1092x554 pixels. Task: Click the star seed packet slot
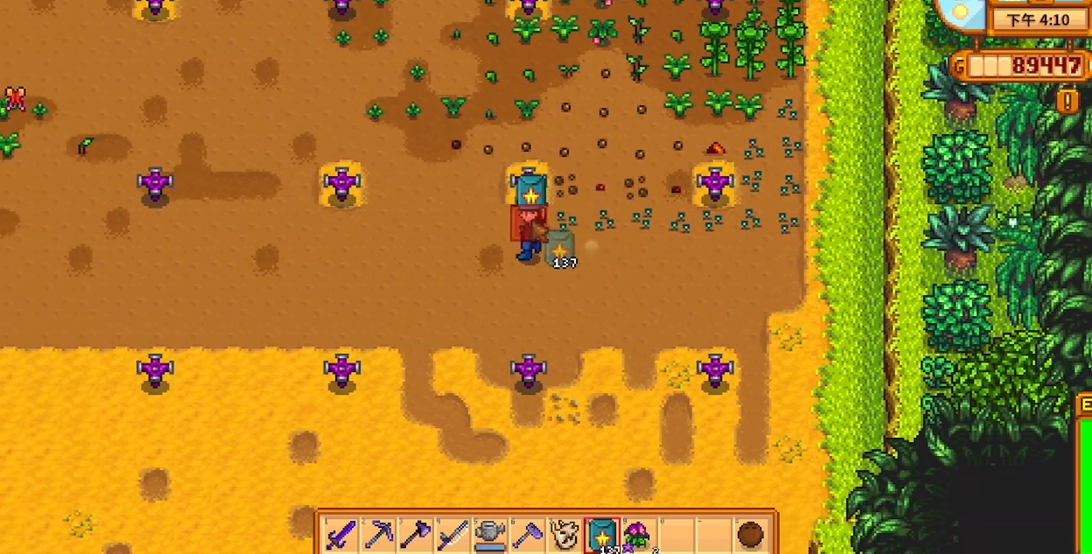(x=601, y=535)
